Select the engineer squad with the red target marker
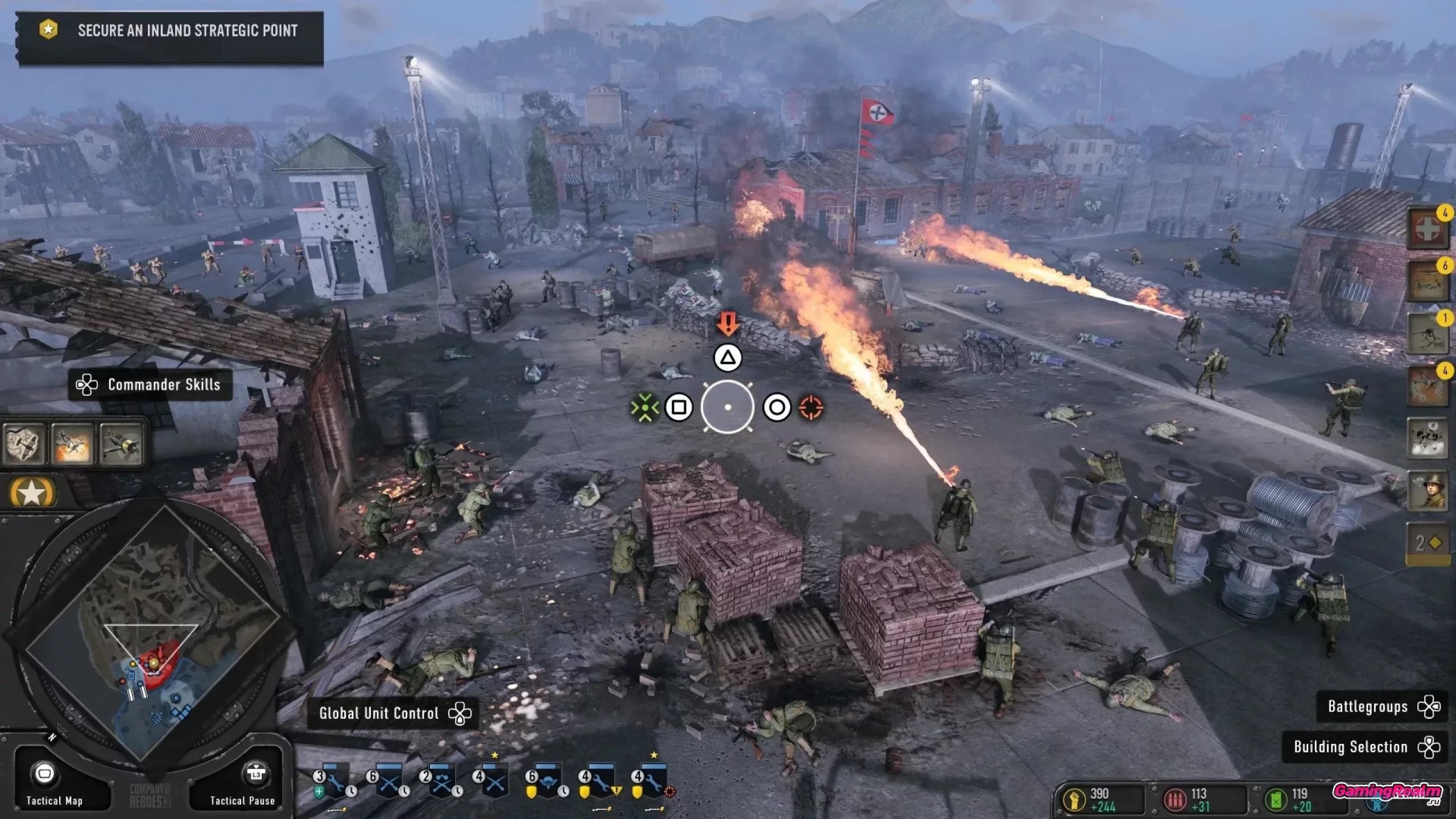Image resolution: width=1456 pixels, height=819 pixels. click(x=653, y=783)
